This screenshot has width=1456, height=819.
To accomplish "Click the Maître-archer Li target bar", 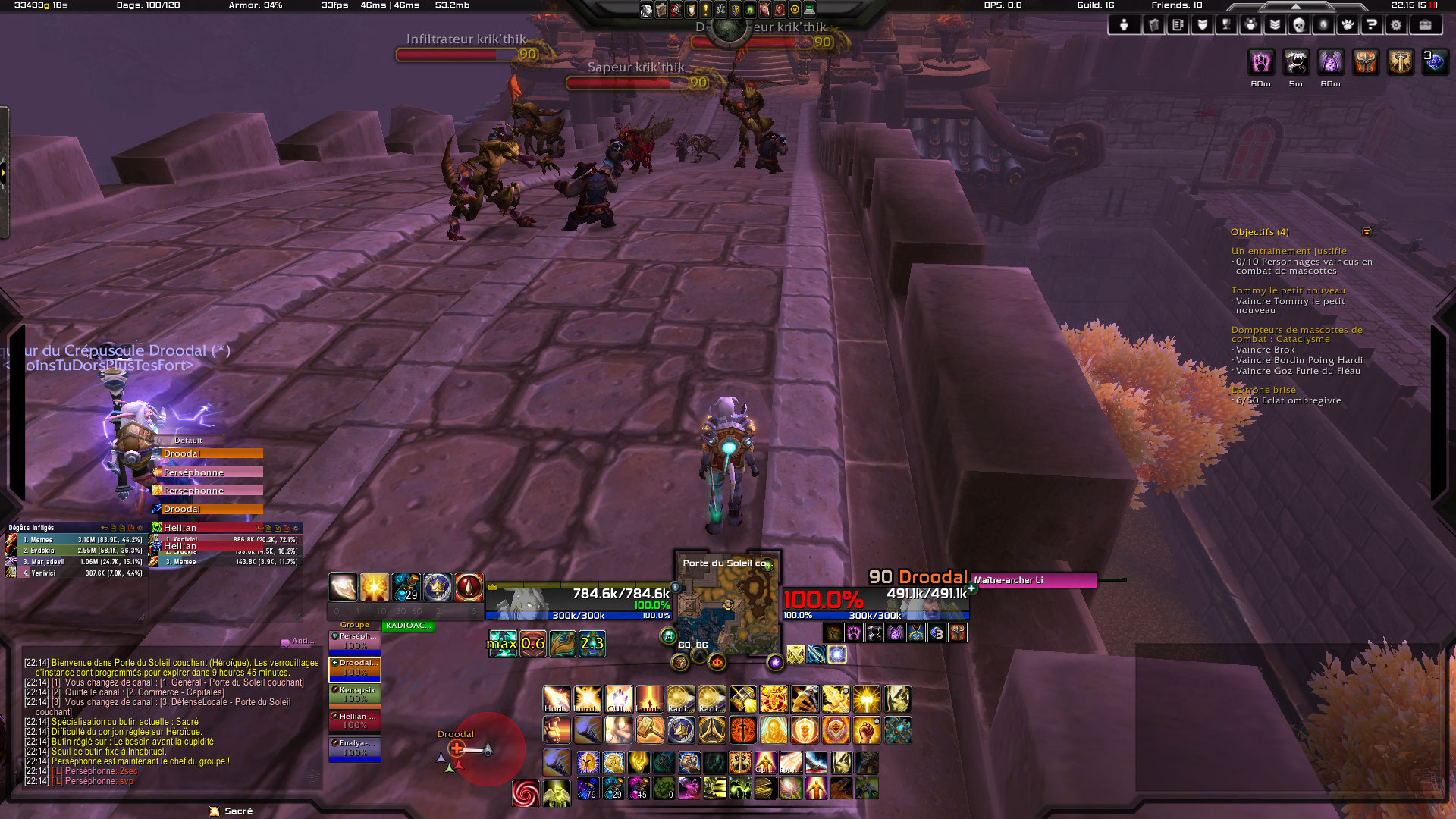I will (1033, 580).
